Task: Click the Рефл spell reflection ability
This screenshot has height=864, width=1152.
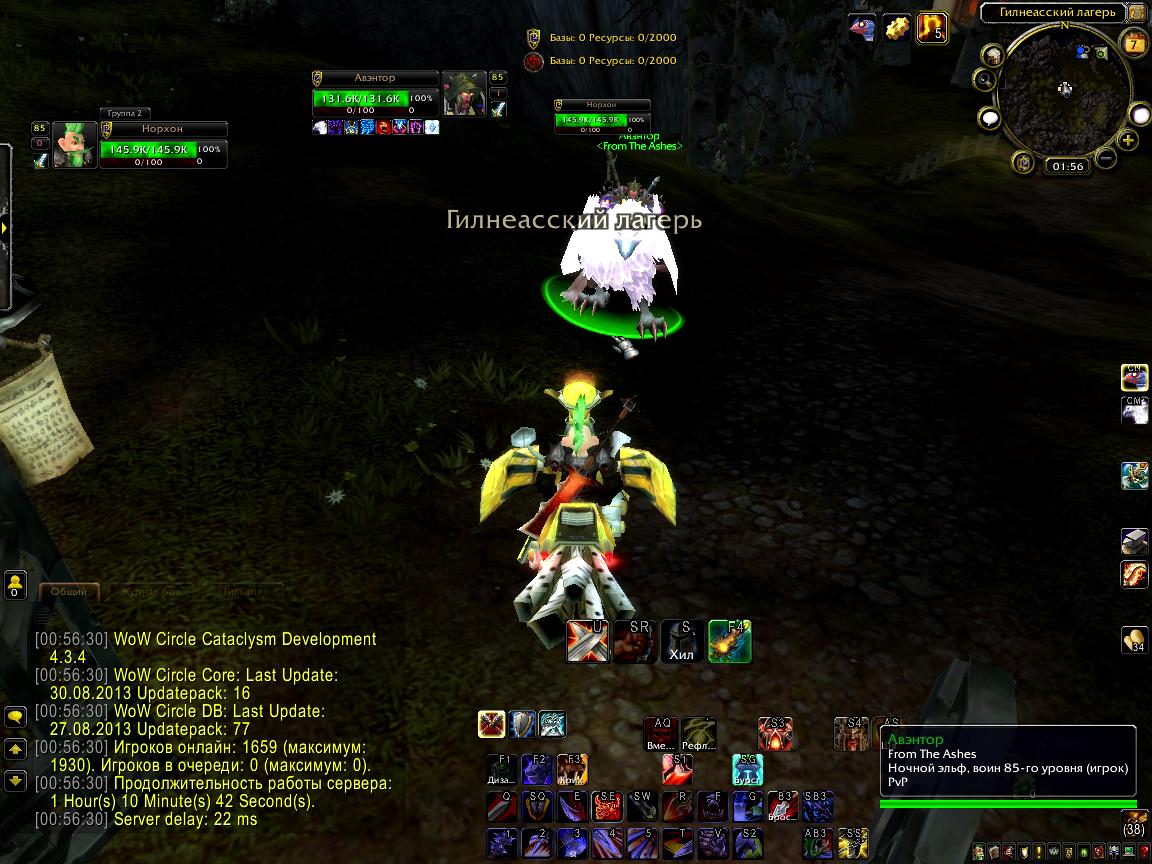Action: 700,734
